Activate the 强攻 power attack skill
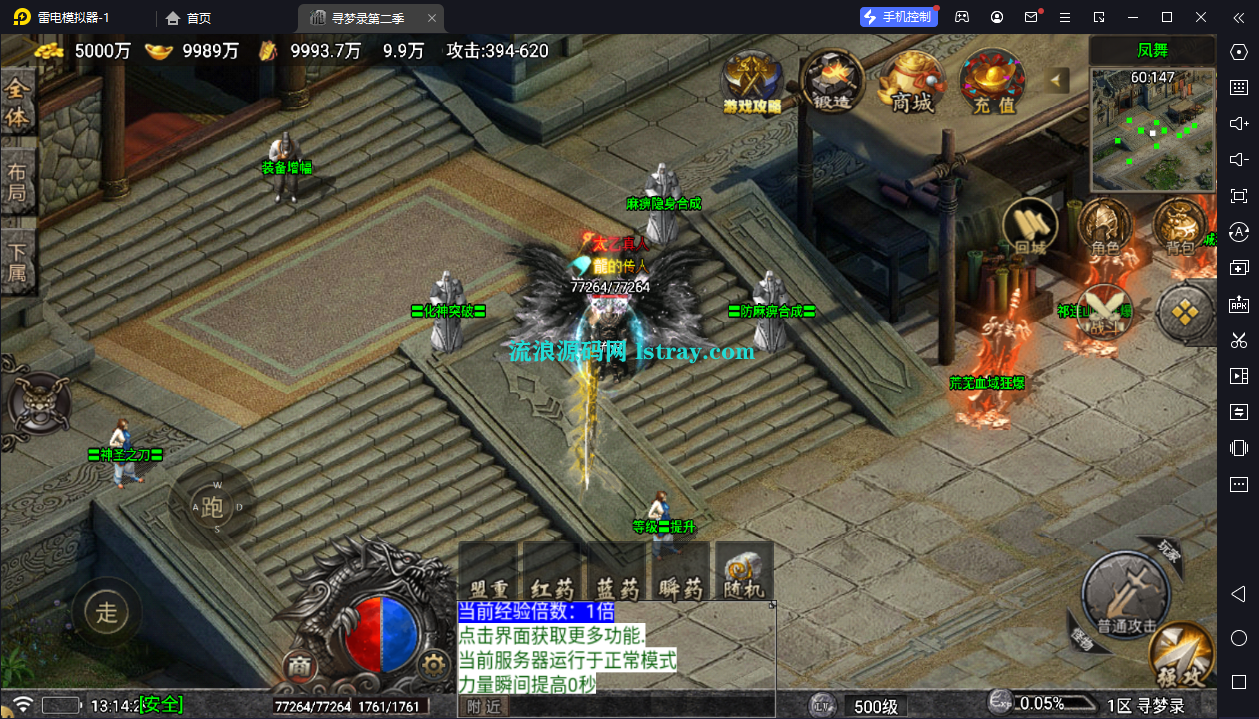Screen dimensions: 1259x719 (x=1181, y=655)
